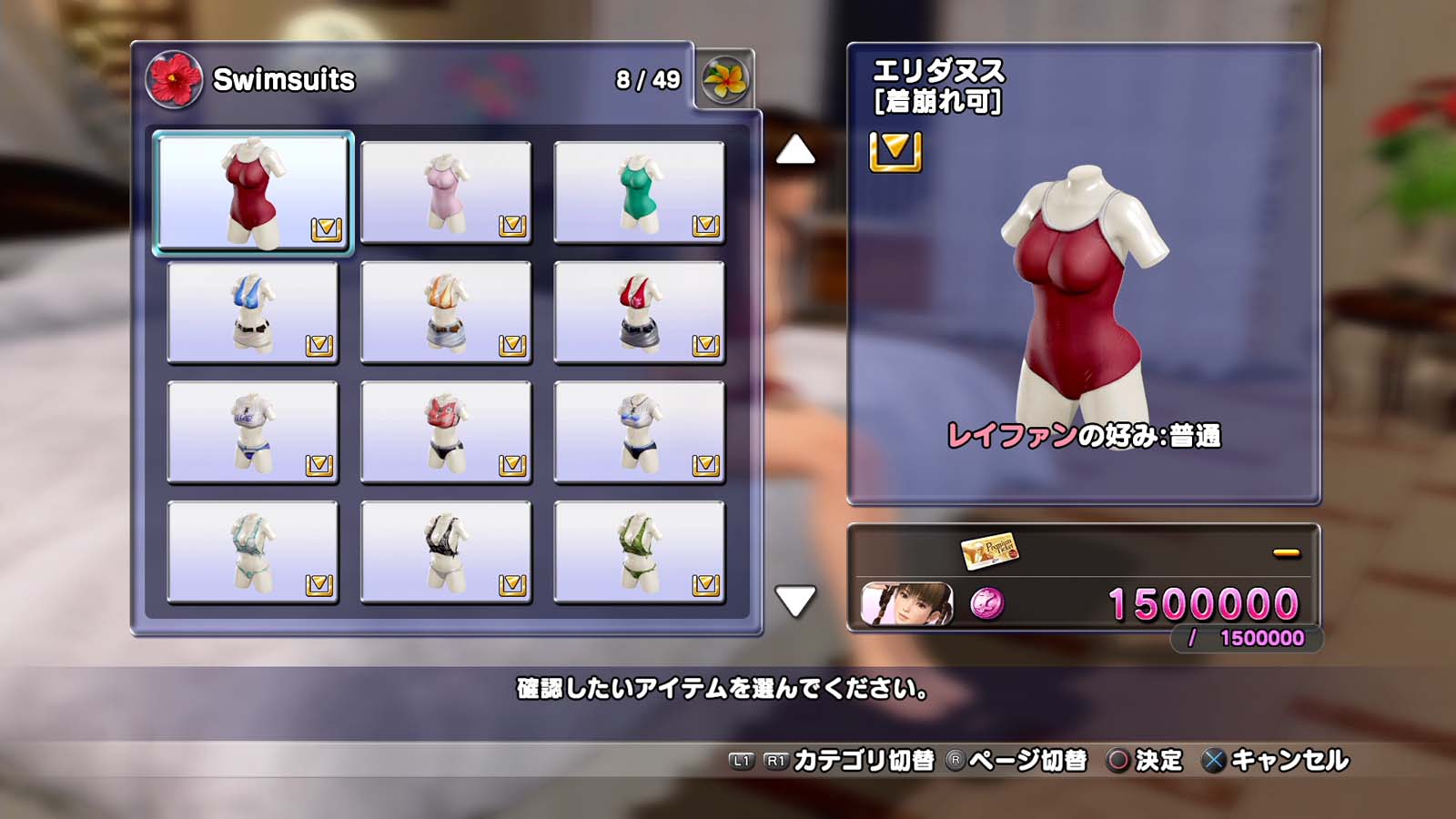Viewport: 1456px width, 819px height.
Task: Pick the white shirt with blue bikini bottom
Action: pos(253,432)
